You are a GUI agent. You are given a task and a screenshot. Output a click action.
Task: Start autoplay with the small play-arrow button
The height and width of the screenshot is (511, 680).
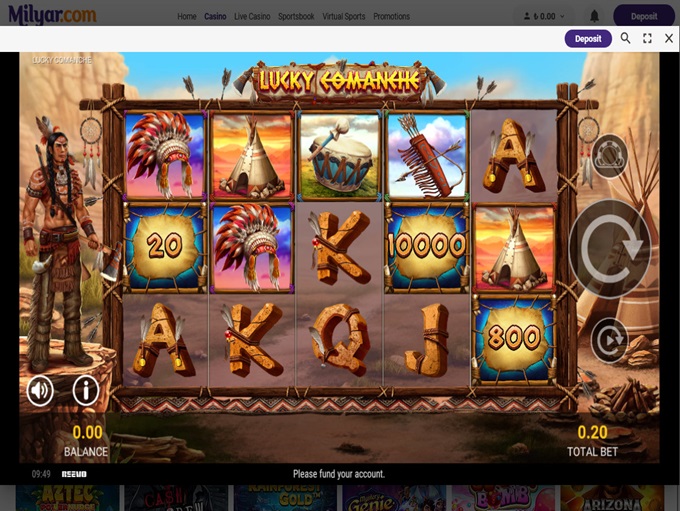click(609, 340)
